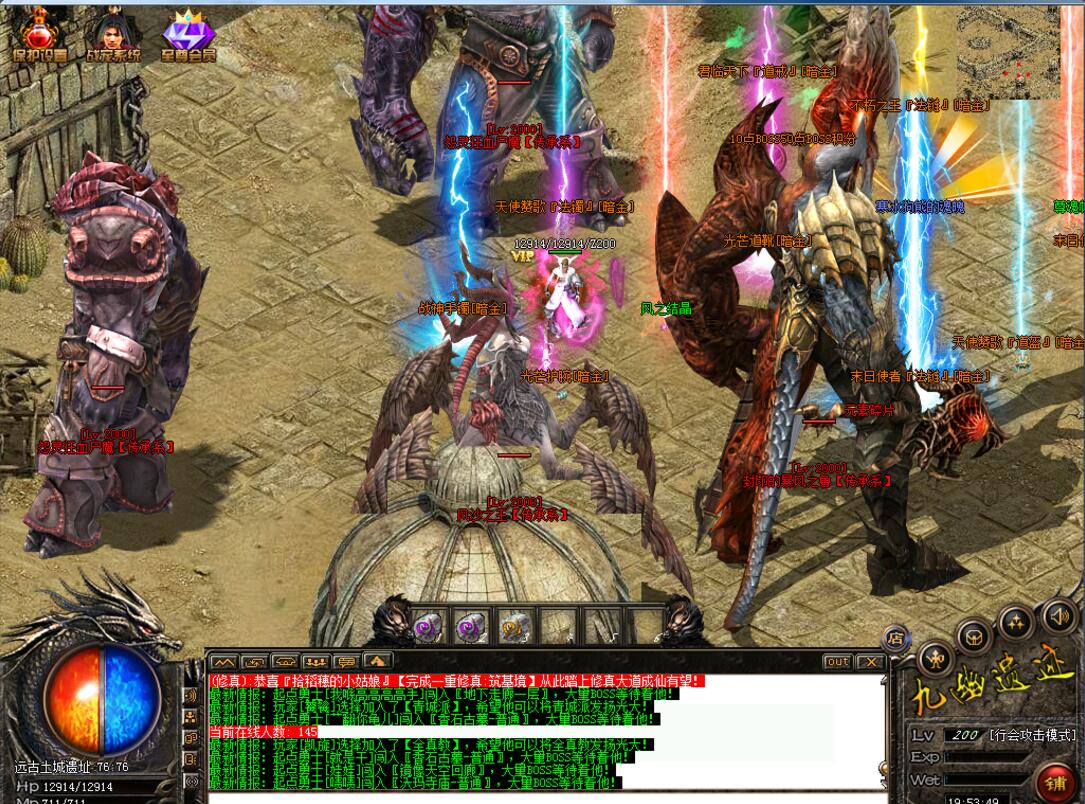The width and height of the screenshot is (1085, 804).
Task: Close the chat panel with X
Action: [871, 662]
